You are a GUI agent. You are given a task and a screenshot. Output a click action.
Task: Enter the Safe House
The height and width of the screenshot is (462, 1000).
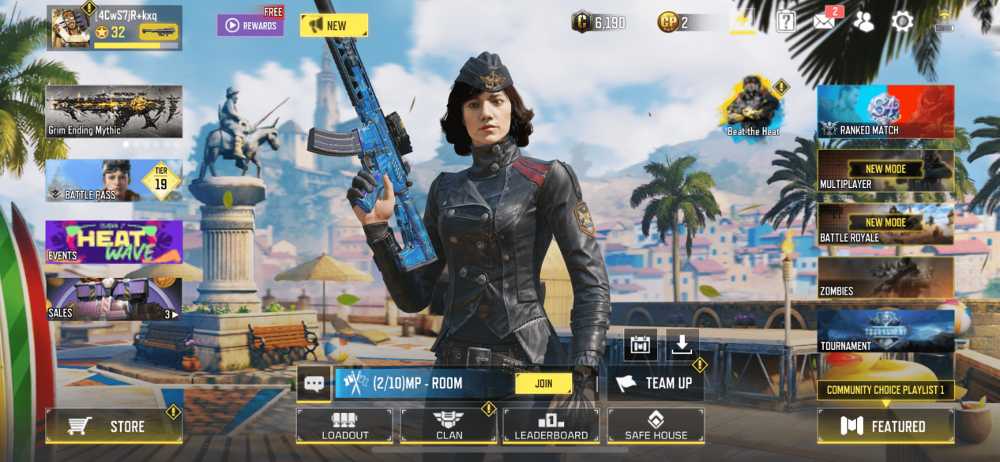(655, 426)
